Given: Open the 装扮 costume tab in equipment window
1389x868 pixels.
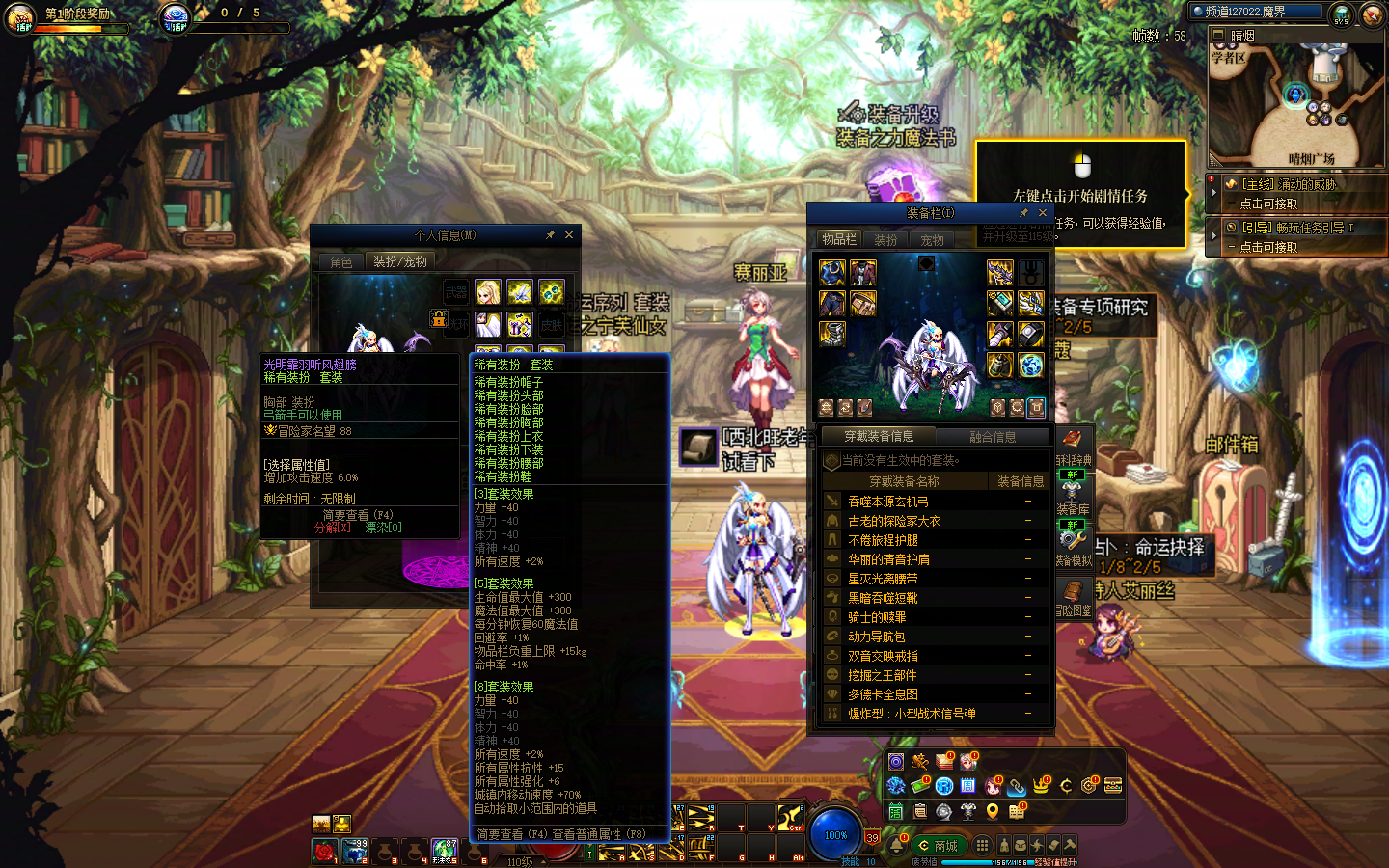Looking at the screenshot, I should pyautogui.click(x=885, y=240).
